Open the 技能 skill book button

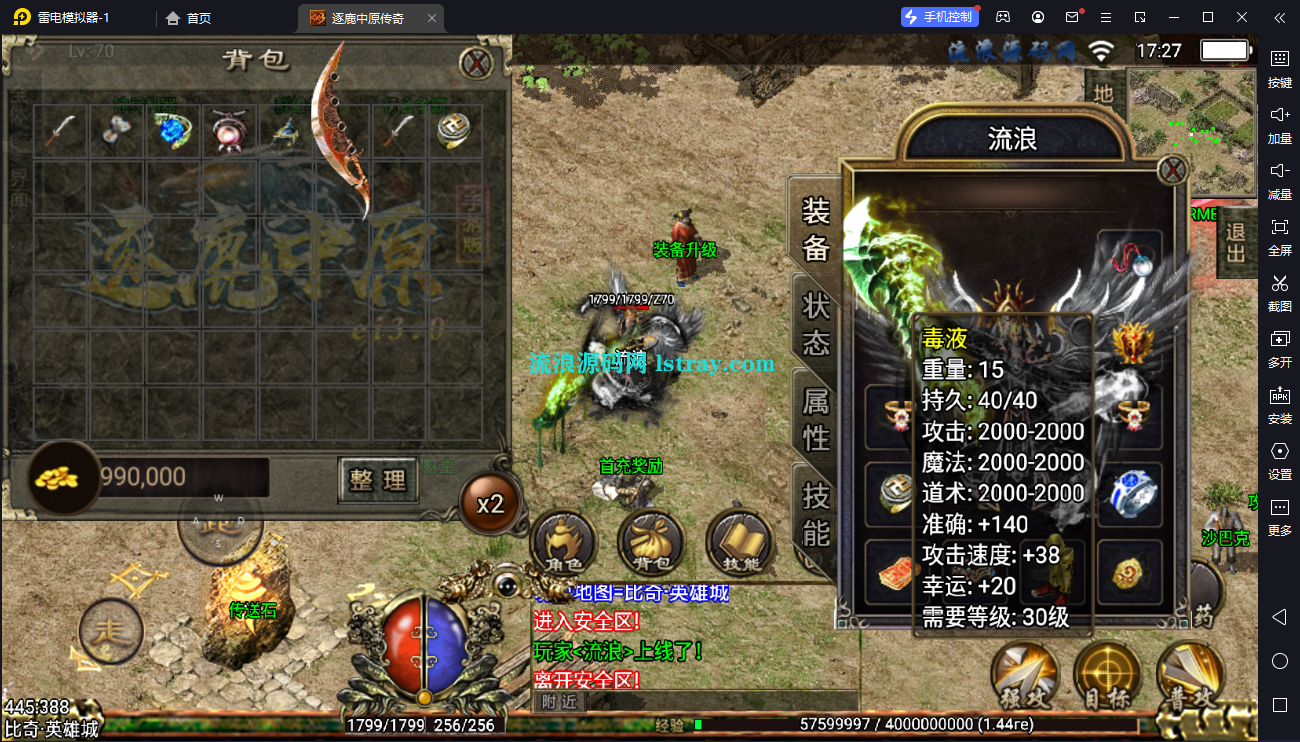pyautogui.click(x=739, y=545)
